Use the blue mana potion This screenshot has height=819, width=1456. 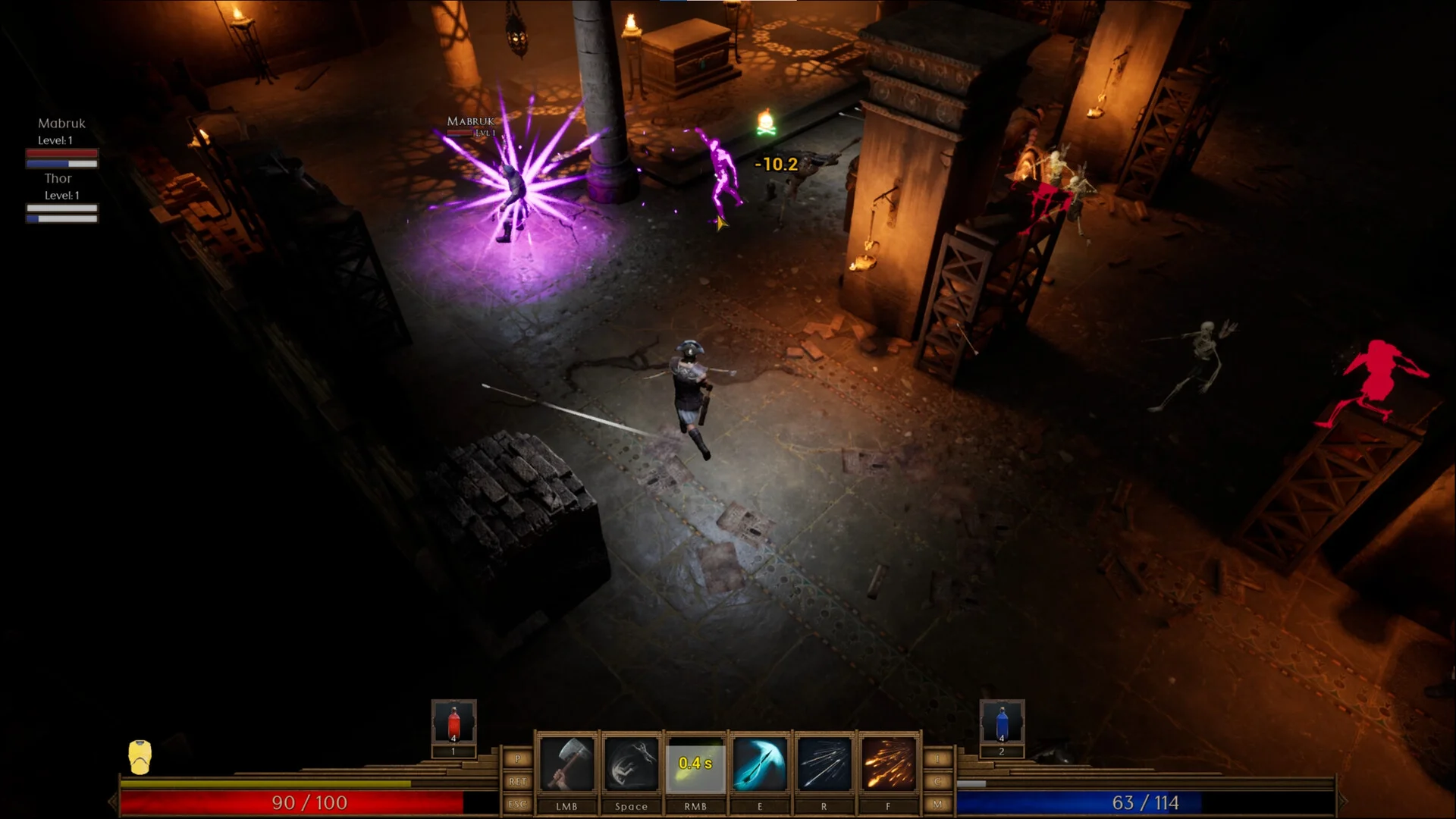click(x=1002, y=723)
